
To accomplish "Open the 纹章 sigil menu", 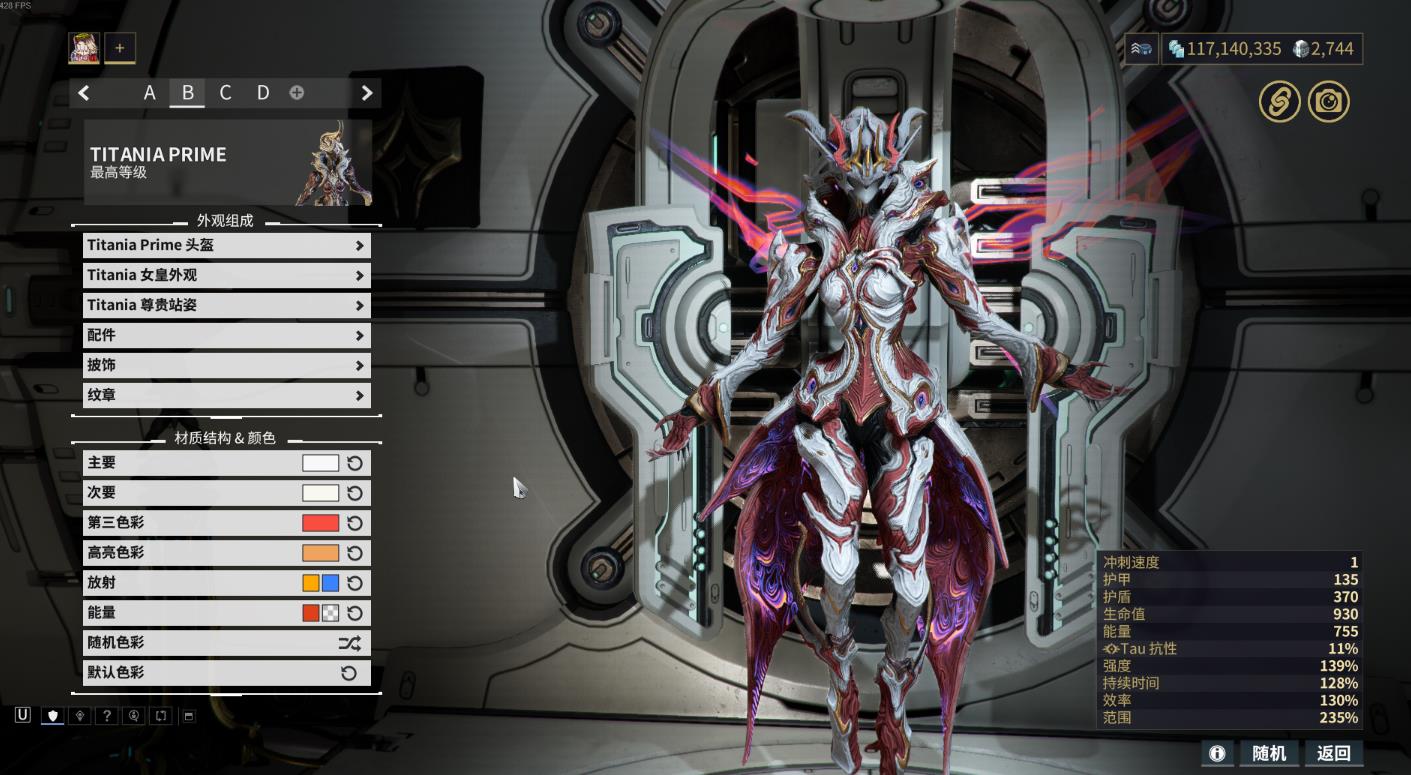I will (226, 395).
